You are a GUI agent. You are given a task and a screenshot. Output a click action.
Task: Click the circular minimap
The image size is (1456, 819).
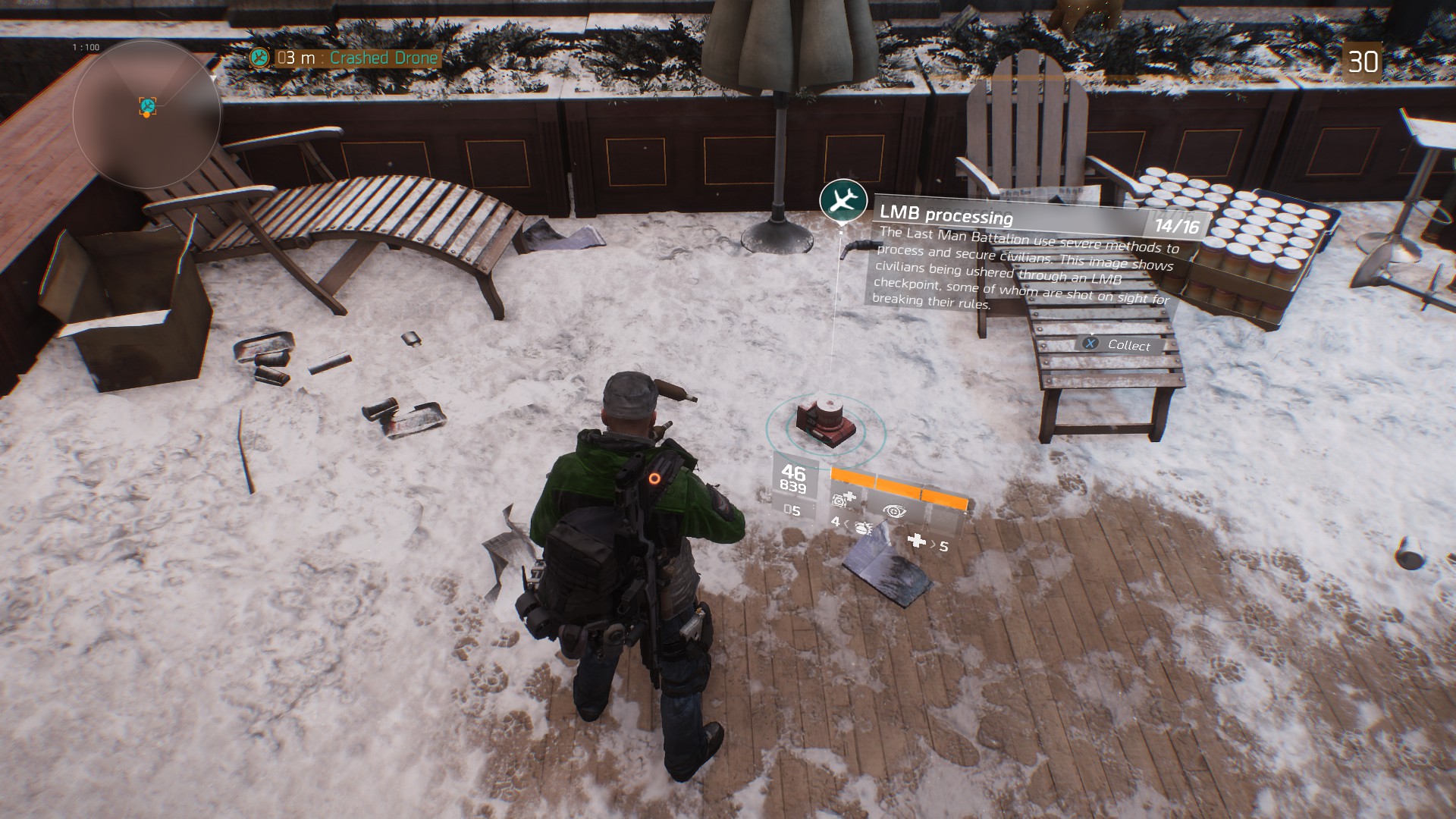(x=147, y=114)
